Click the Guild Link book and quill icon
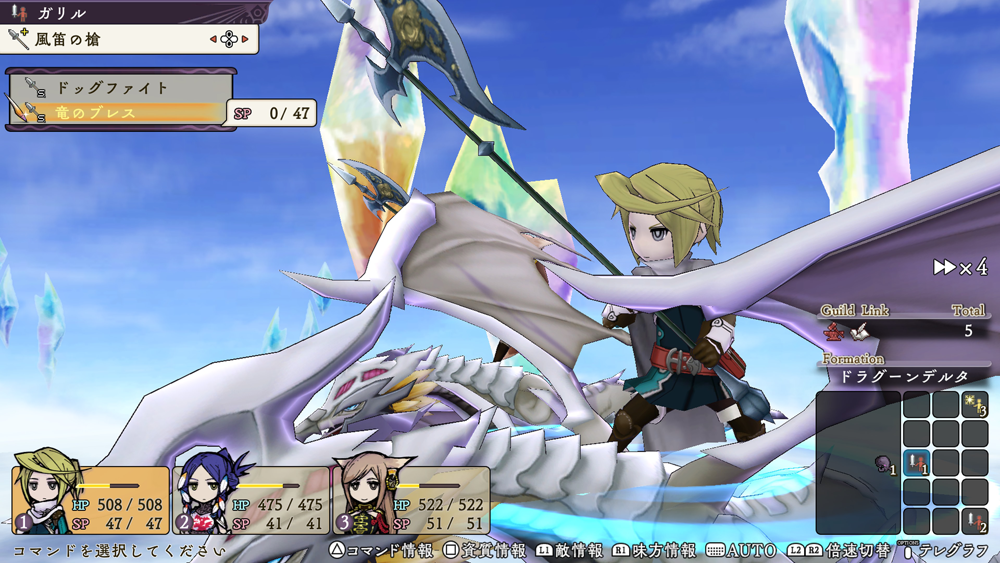Image resolution: width=1000 pixels, height=563 pixels. pyautogui.click(x=859, y=330)
